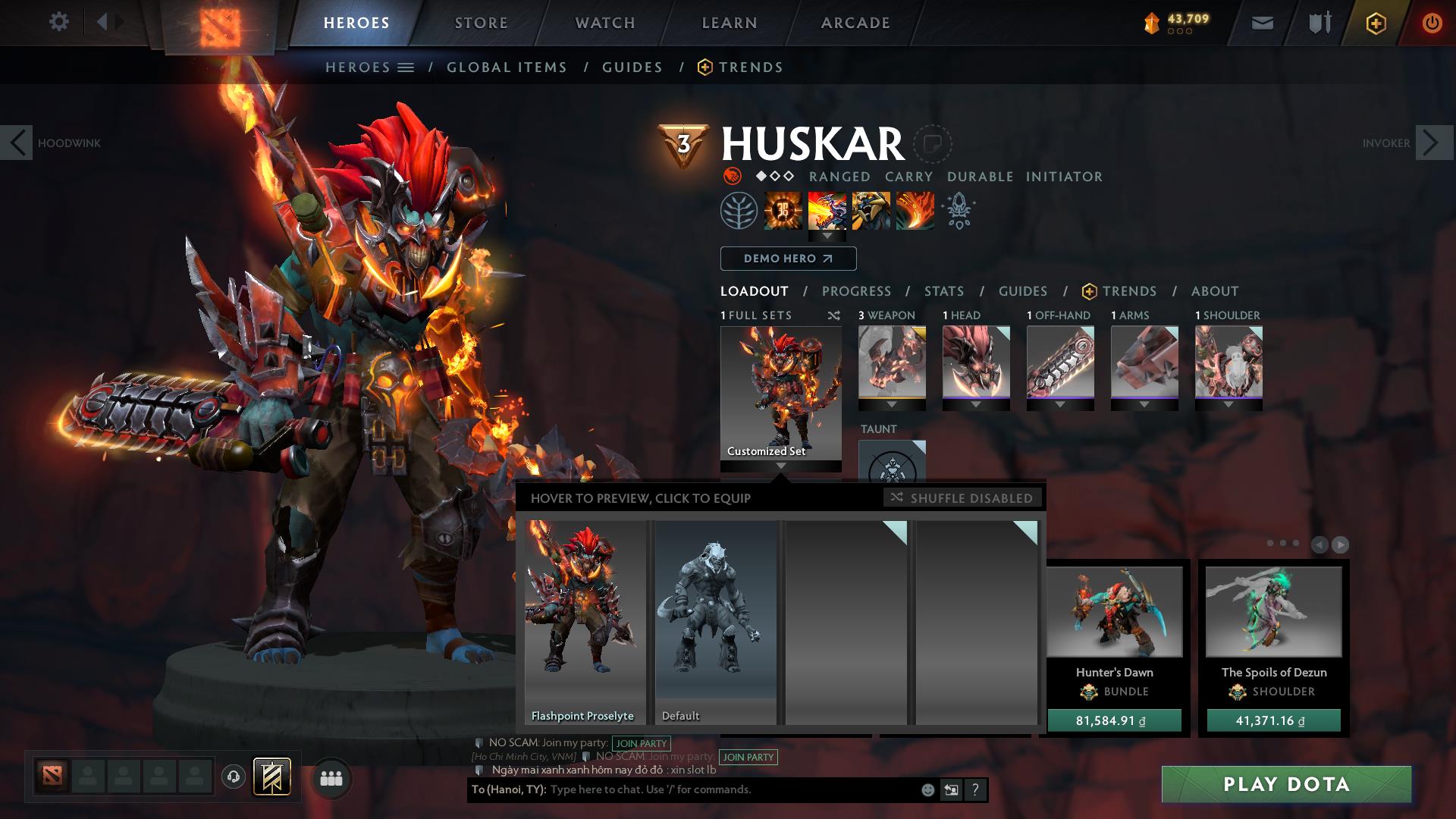Start a match with Play Dota
The image size is (1456, 819).
click(x=1286, y=784)
